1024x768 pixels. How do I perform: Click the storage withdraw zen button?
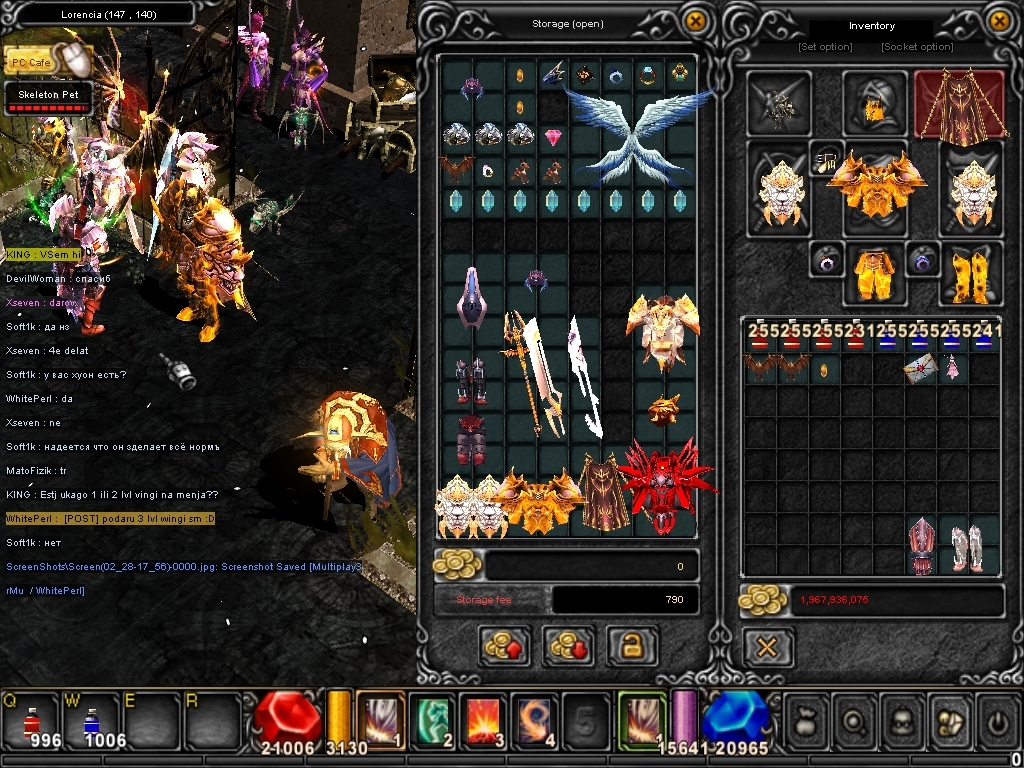568,646
